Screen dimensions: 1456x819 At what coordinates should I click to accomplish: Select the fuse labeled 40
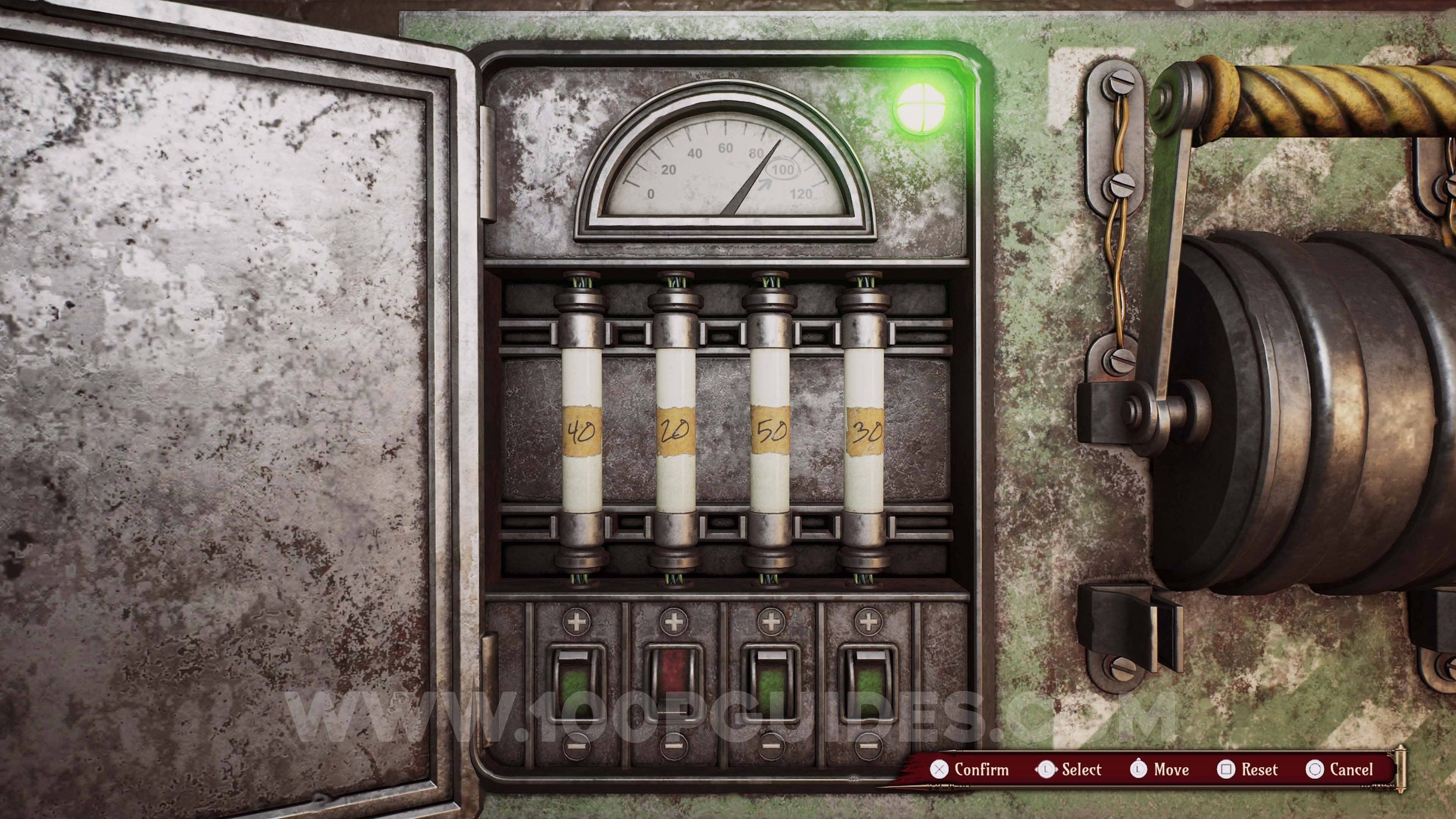tap(581, 431)
